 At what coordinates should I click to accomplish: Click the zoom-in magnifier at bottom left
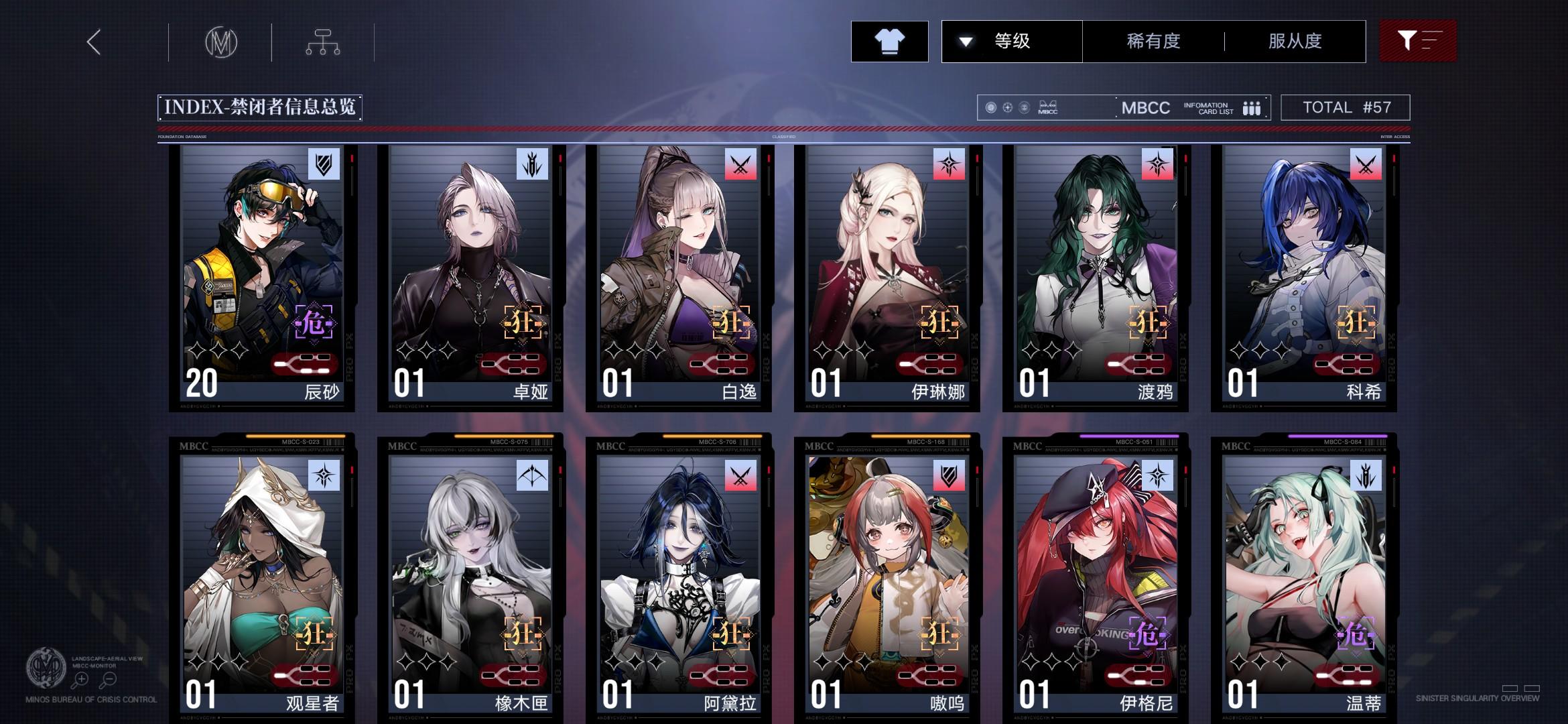(80, 678)
